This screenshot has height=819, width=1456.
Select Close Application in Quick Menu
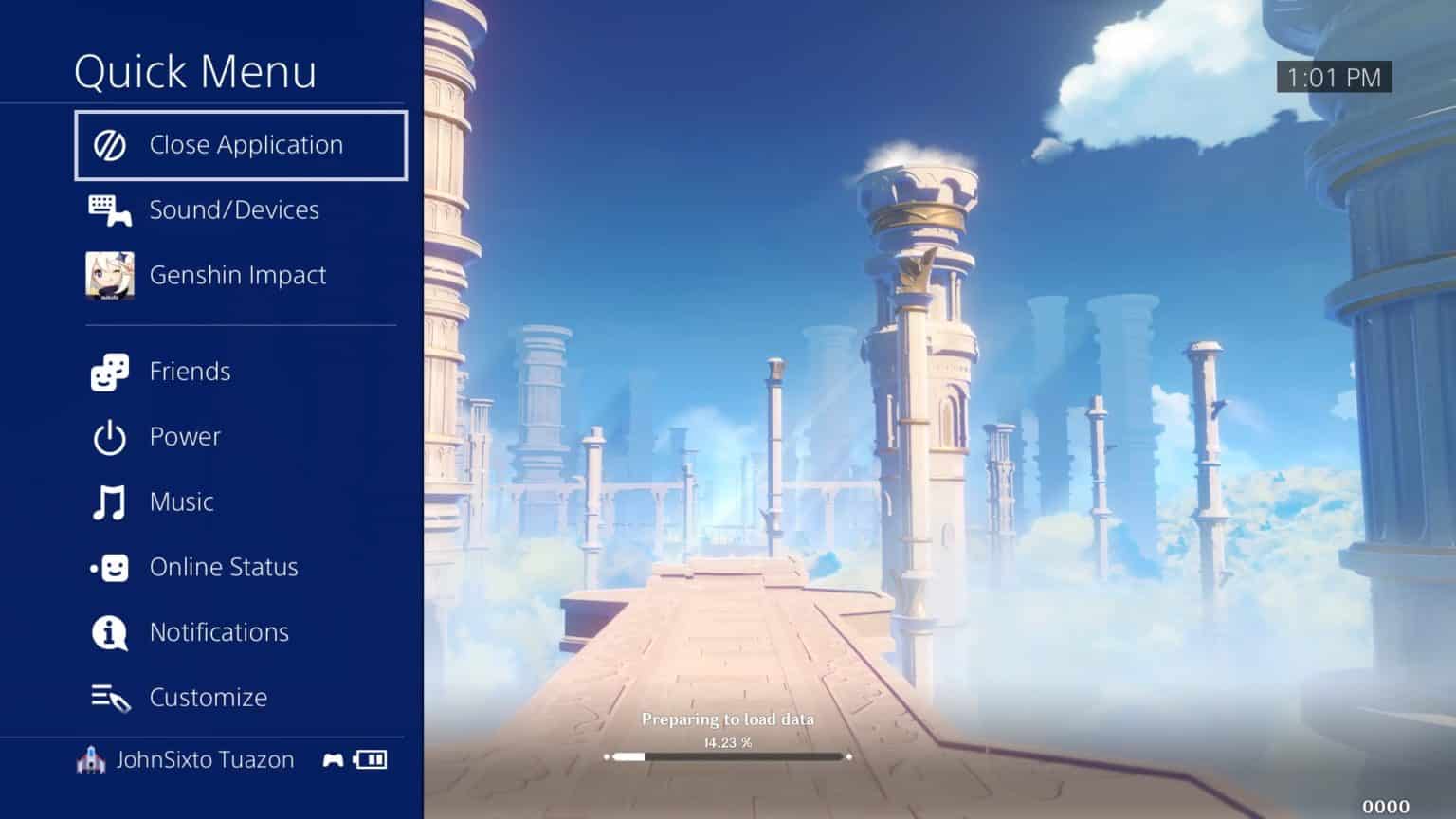click(x=241, y=145)
